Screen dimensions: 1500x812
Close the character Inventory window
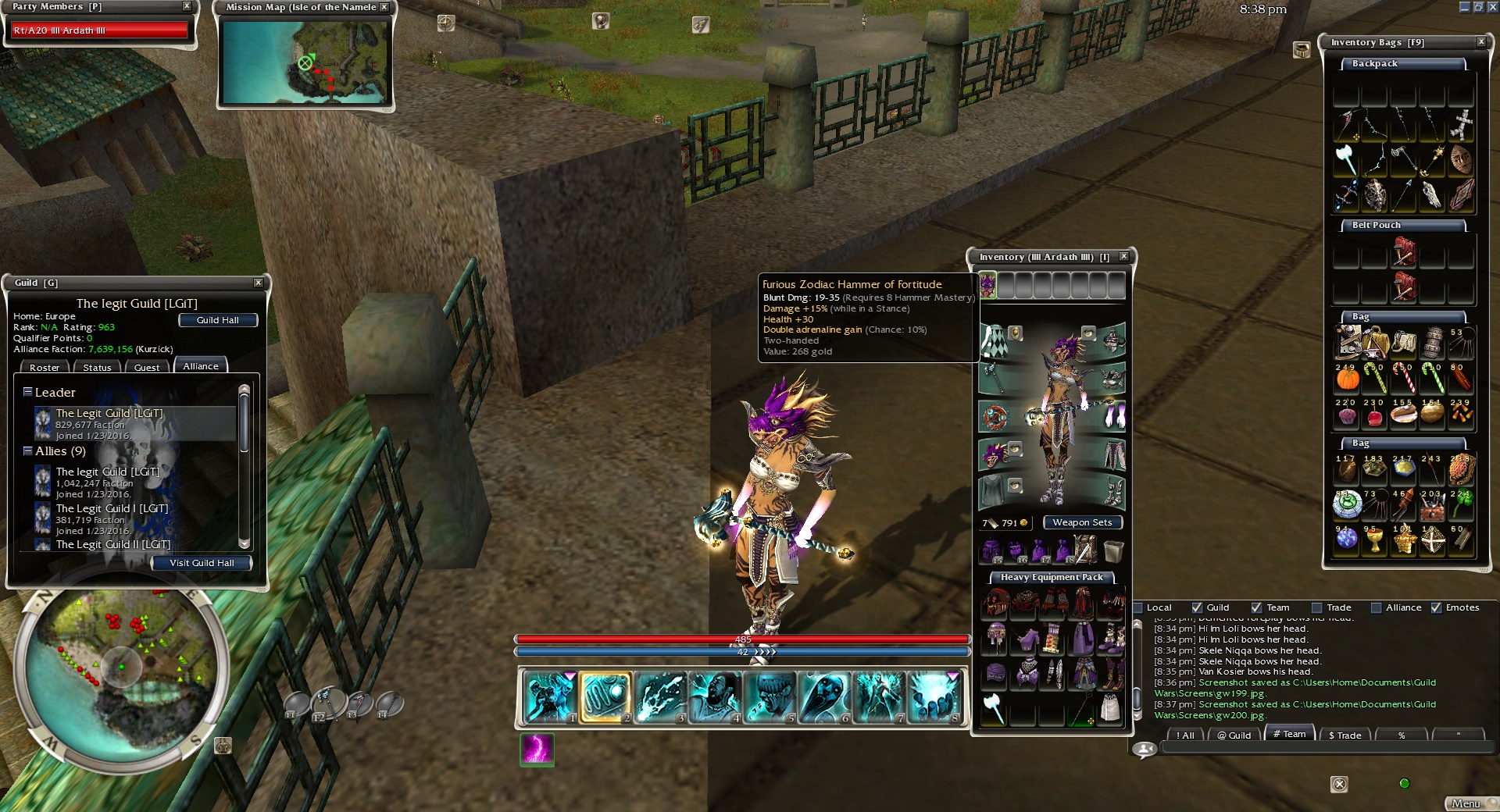click(x=1123, y=256)
